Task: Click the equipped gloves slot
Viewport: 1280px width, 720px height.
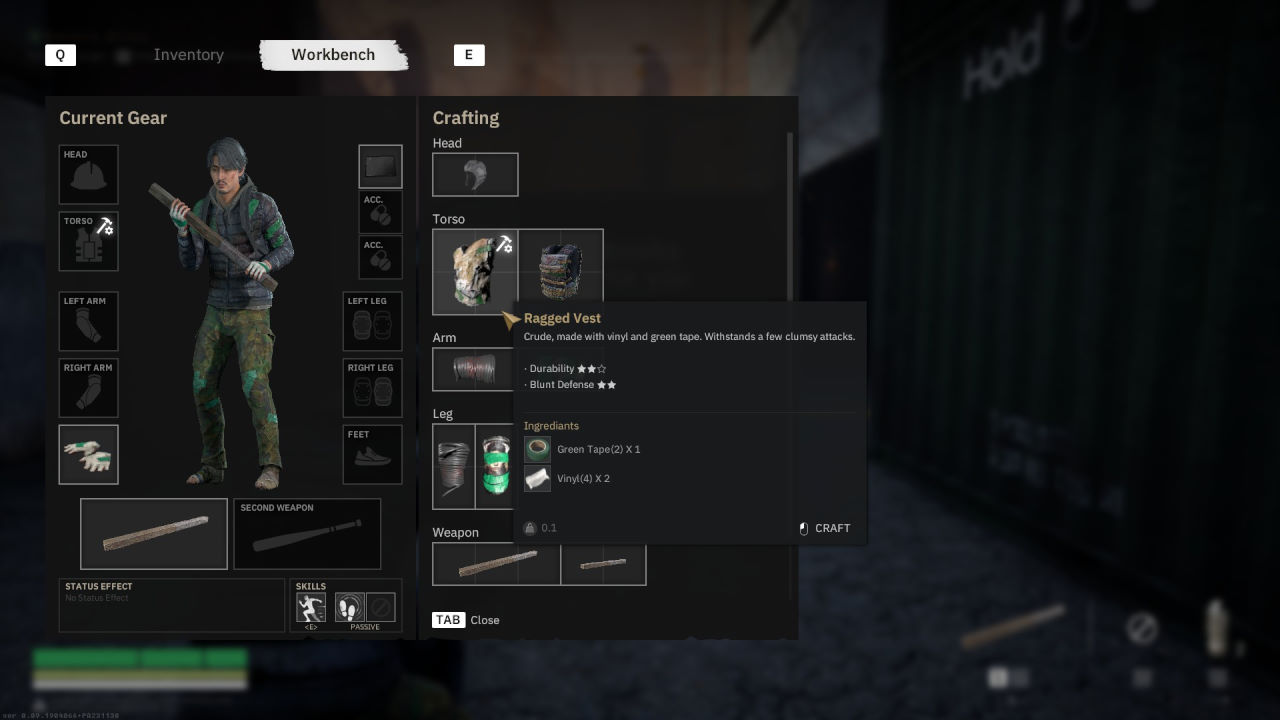Action: (88, 455)
